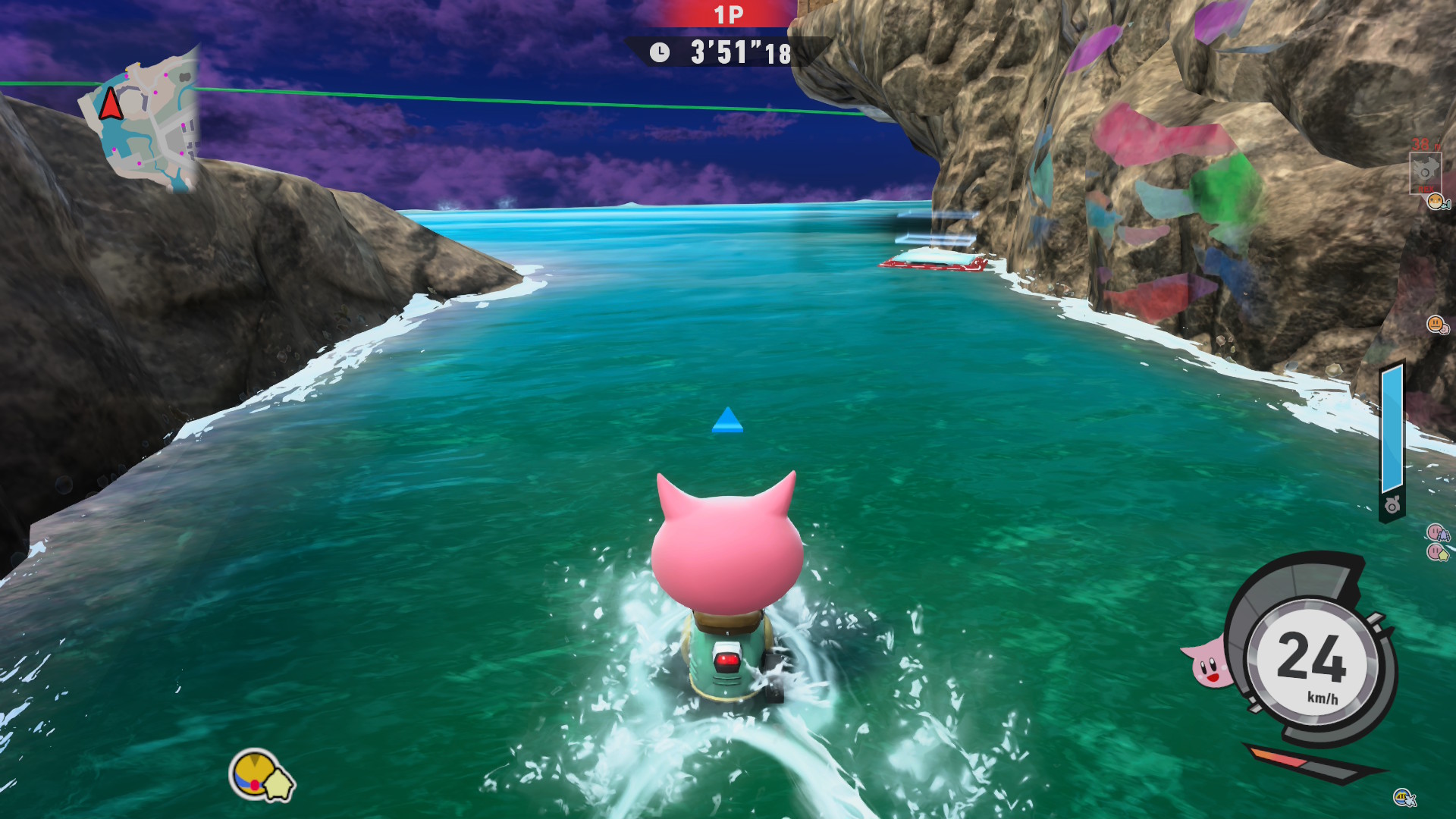Click the blue rider icon in the bottom corner
The width and height of the screenshot is (1456, 819).
1404,797
